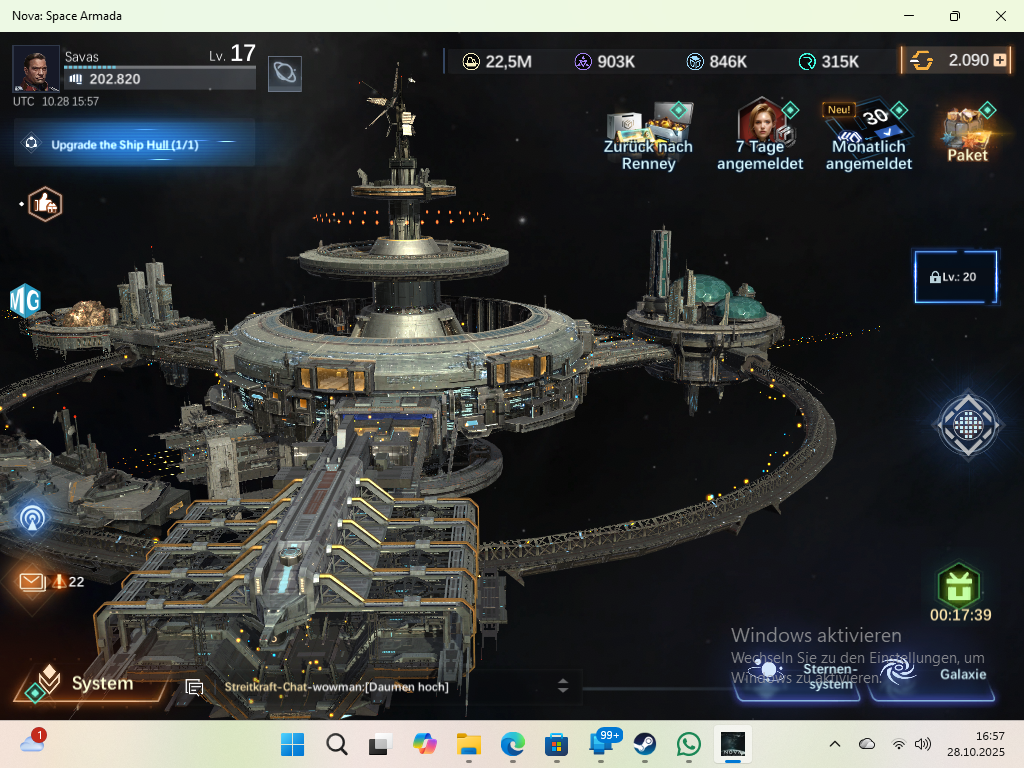Open the blue radar signal icon
The width and height of the screenshot is (1024, 768).
coord(32,517)
